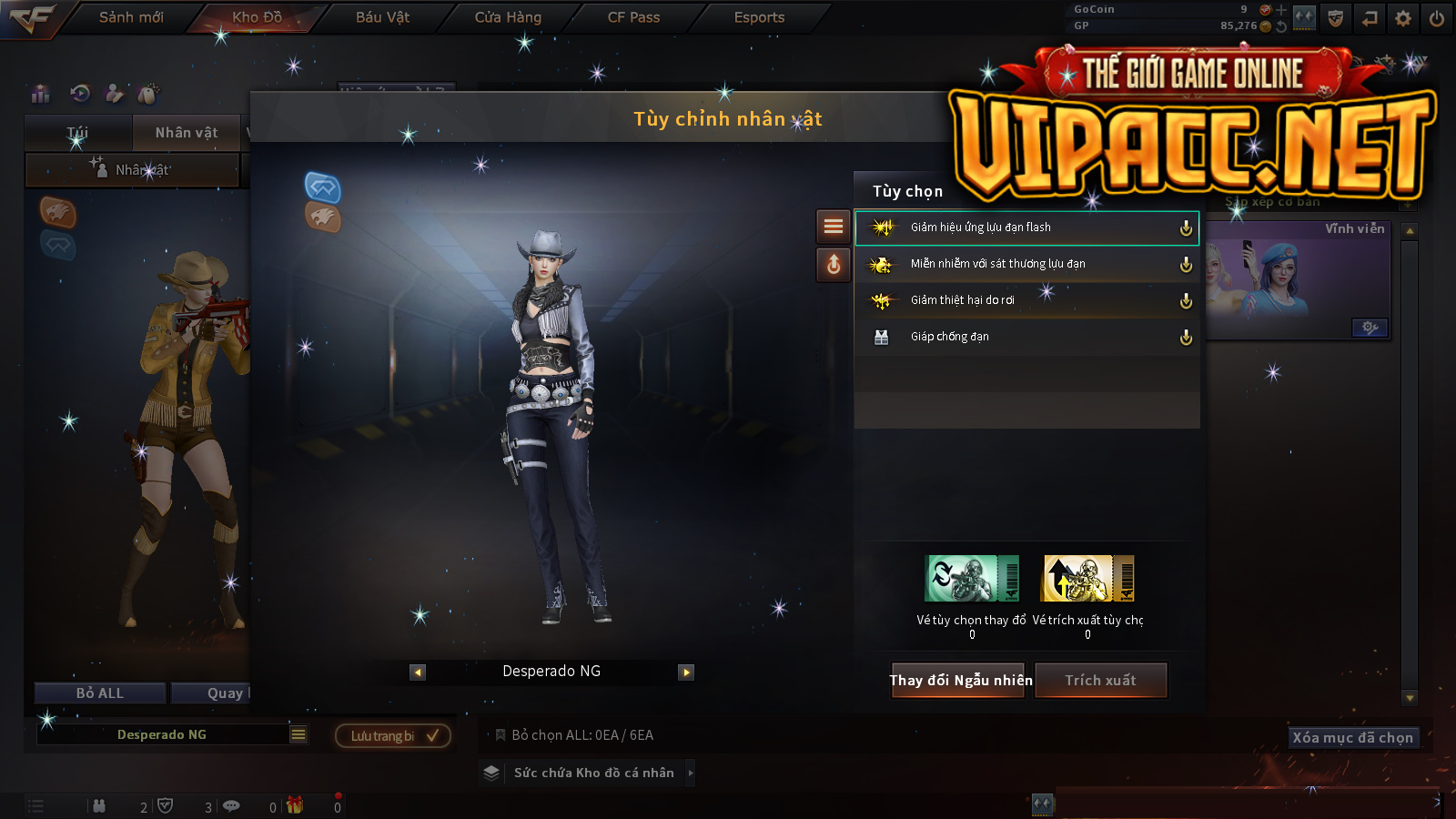Open the Báu Vật tab
The image size is (1456, 819).
coord(382,17)
